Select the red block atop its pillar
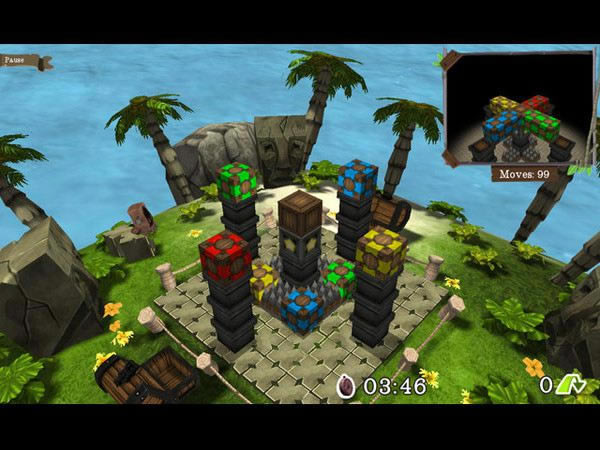Screen dimensions: 600x450 click(x=225, y=256)
